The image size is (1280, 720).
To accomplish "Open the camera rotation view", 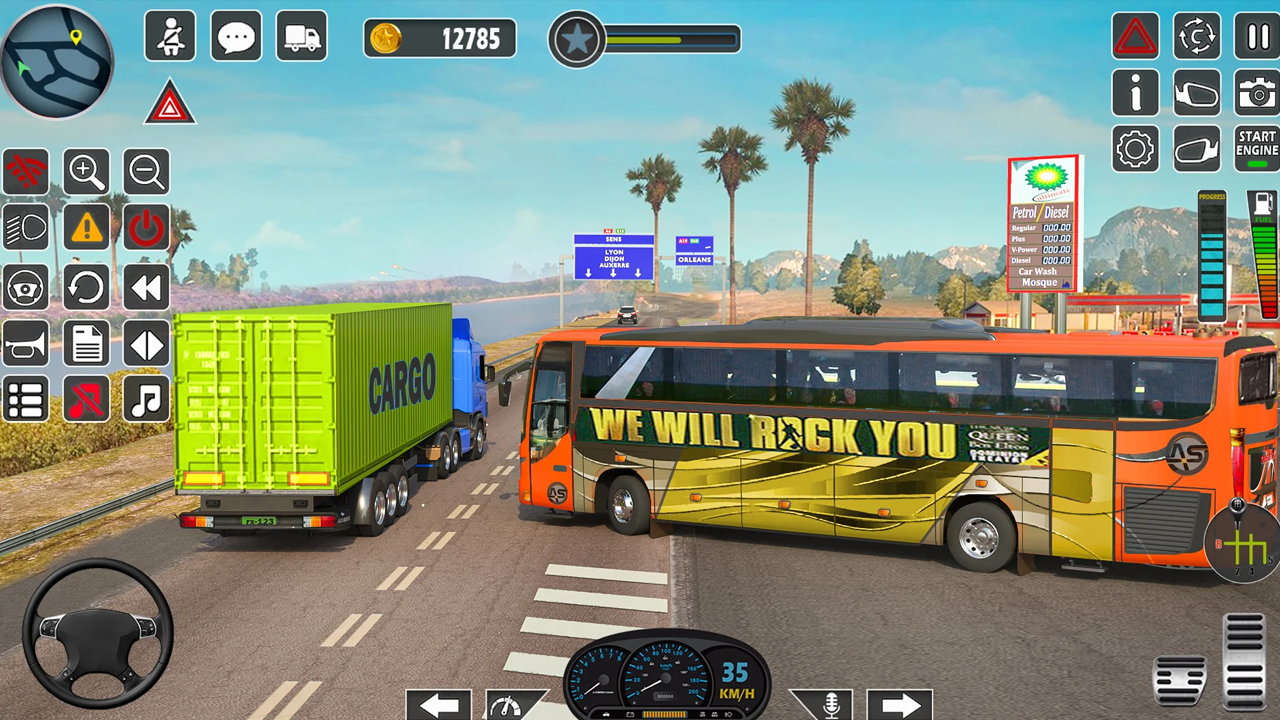I will tap(1196, 37).
